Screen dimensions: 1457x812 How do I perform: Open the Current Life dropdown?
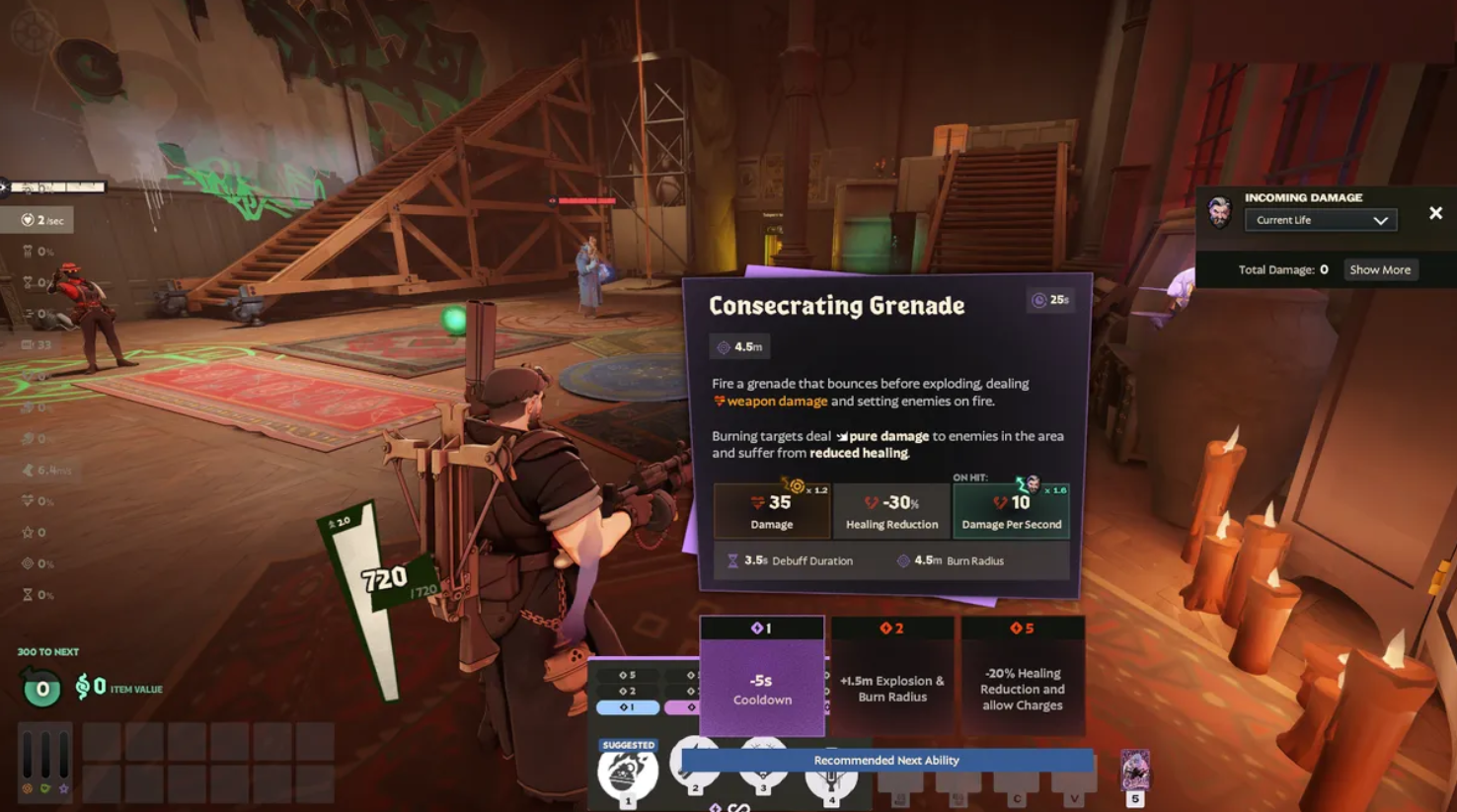[1321, 220]
